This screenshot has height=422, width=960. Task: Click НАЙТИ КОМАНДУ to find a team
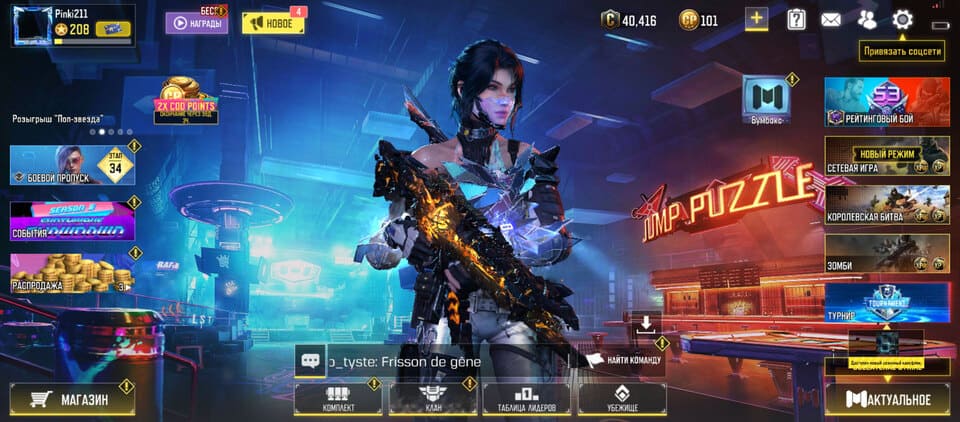click(625, 359)
